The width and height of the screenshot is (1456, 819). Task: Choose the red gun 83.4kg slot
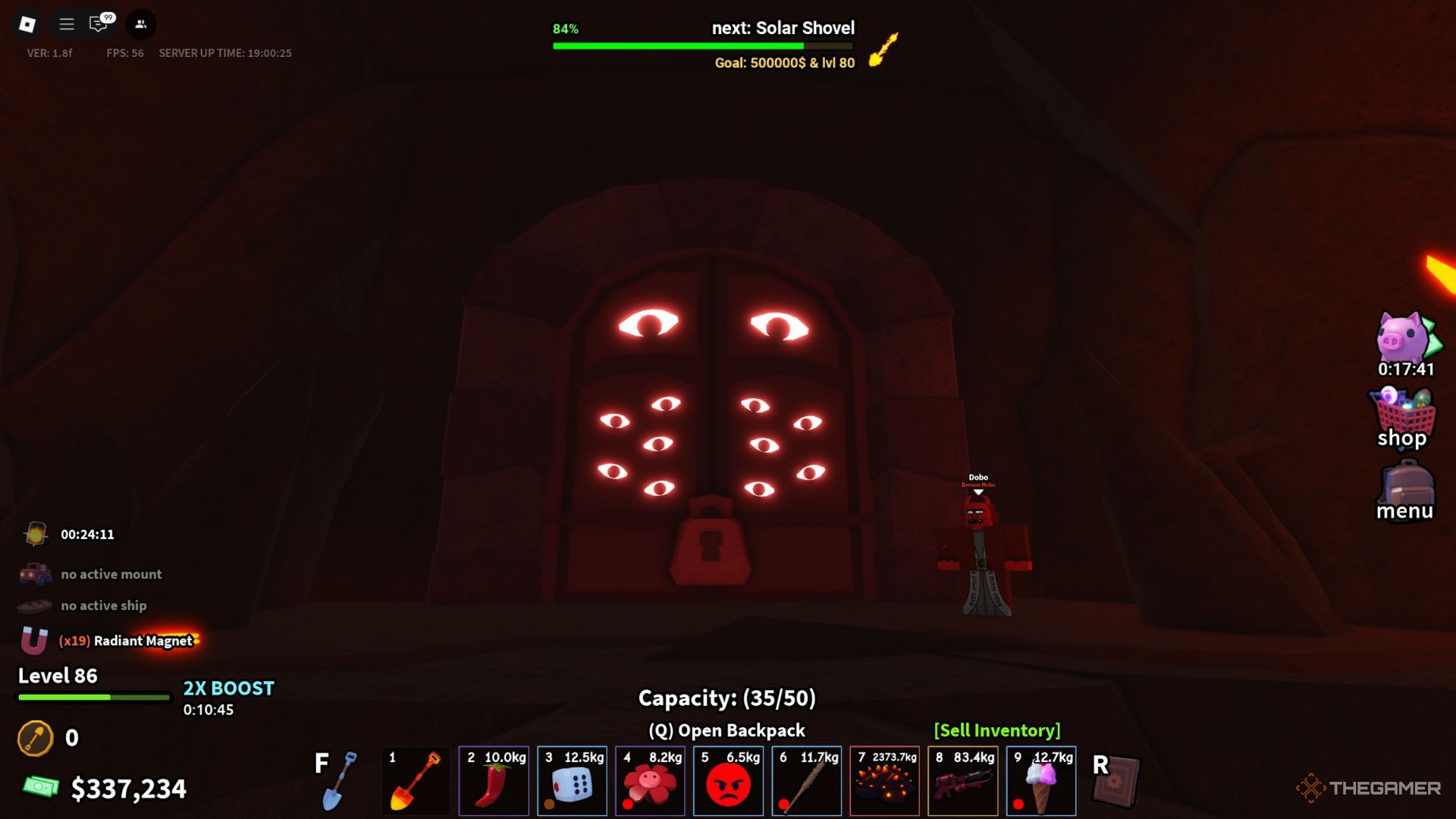pos(962,781)
